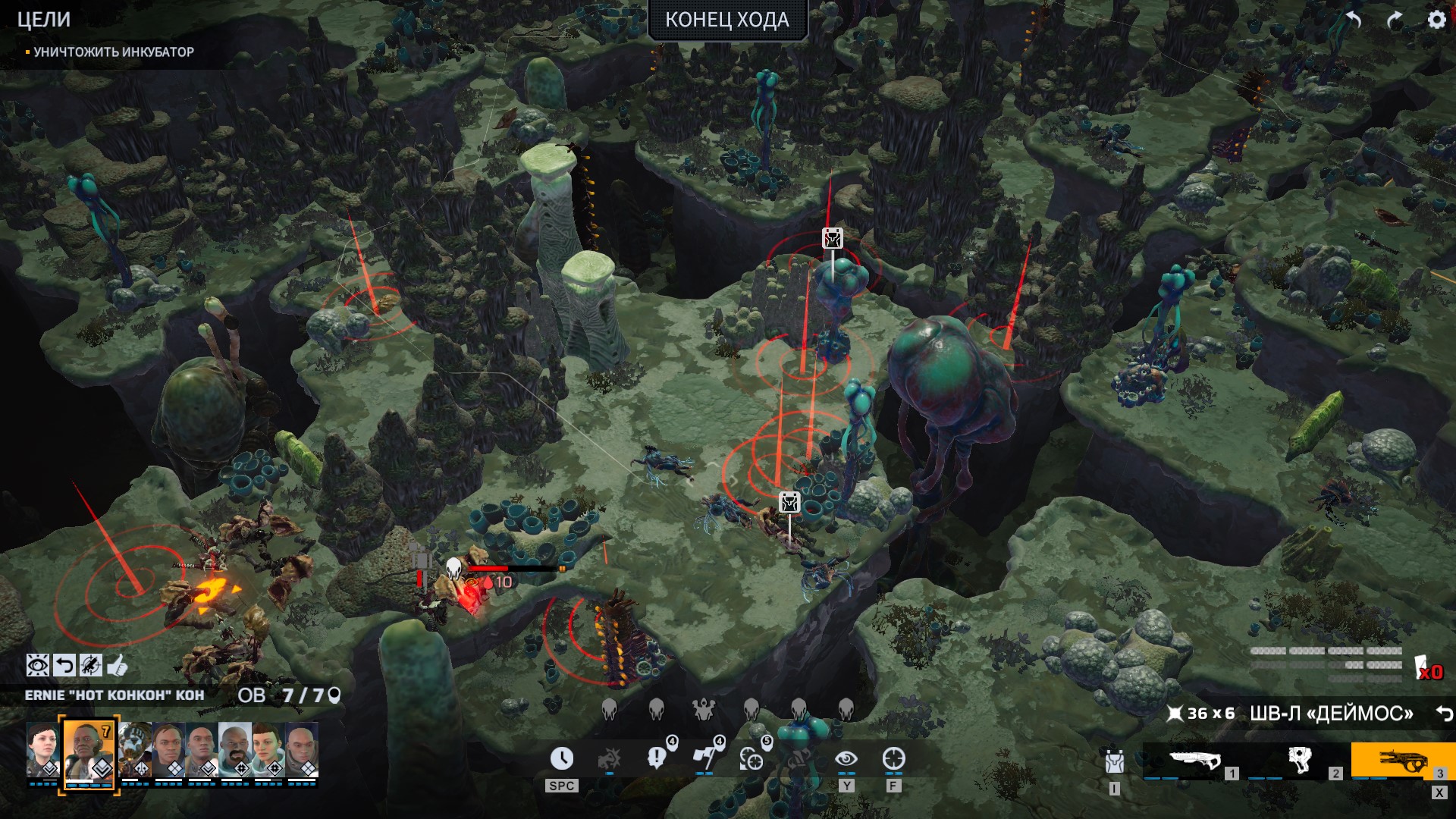Screen dimensions: 1456x819
Task: Activate the flag rally ability
Action: pyautogui.click(x=704, y=758)
